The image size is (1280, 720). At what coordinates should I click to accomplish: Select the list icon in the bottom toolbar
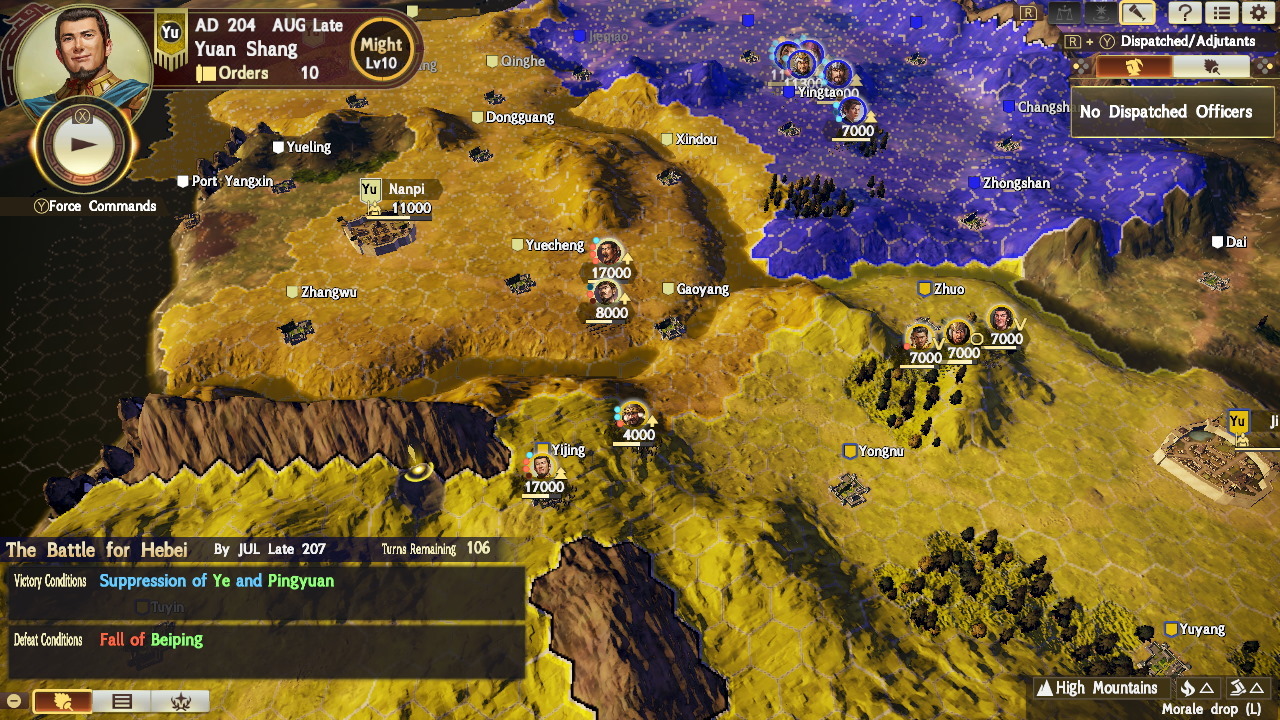123,701
